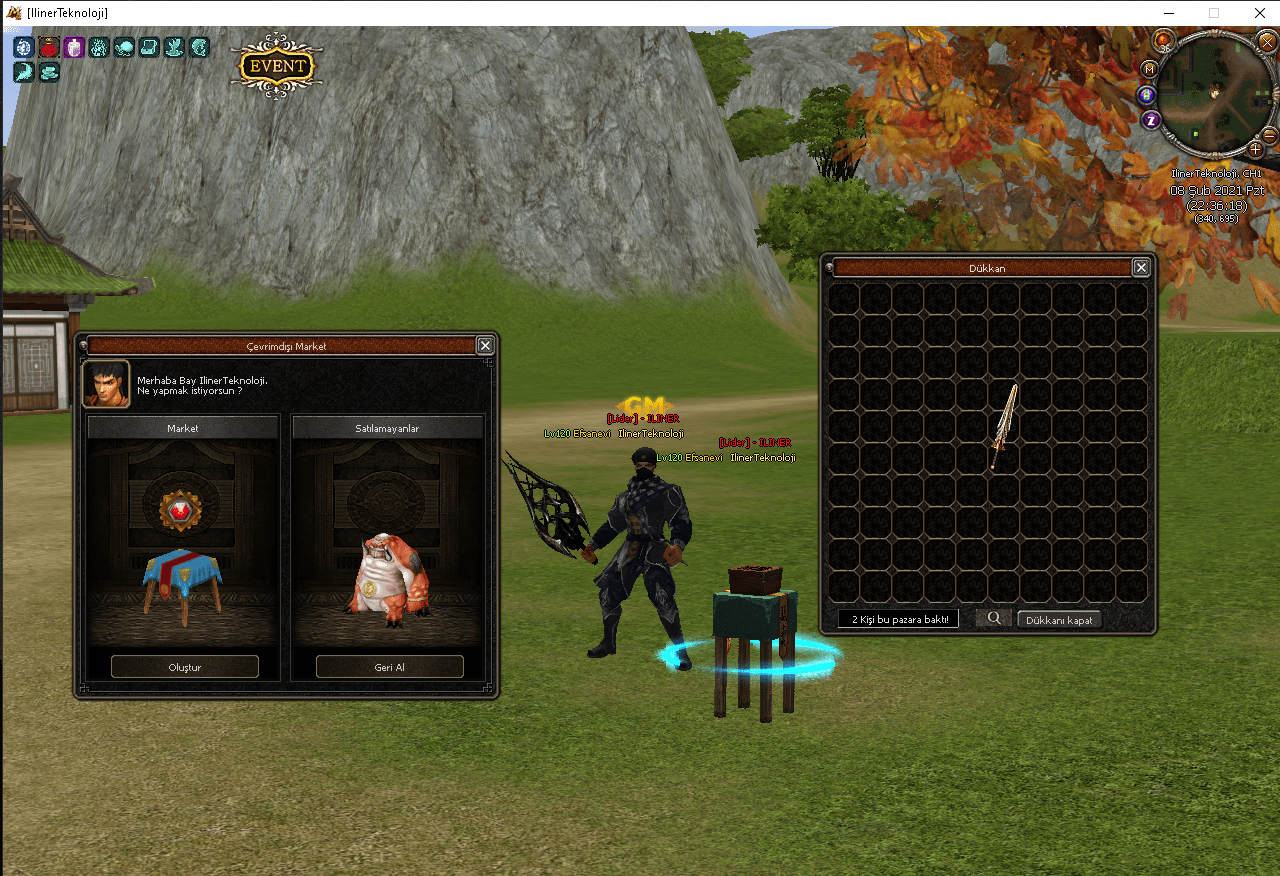Image resolution: width=1280 pixels, height=876 pixels.
Task: Close the Çevrimdışı Market window
Action: 485,345
